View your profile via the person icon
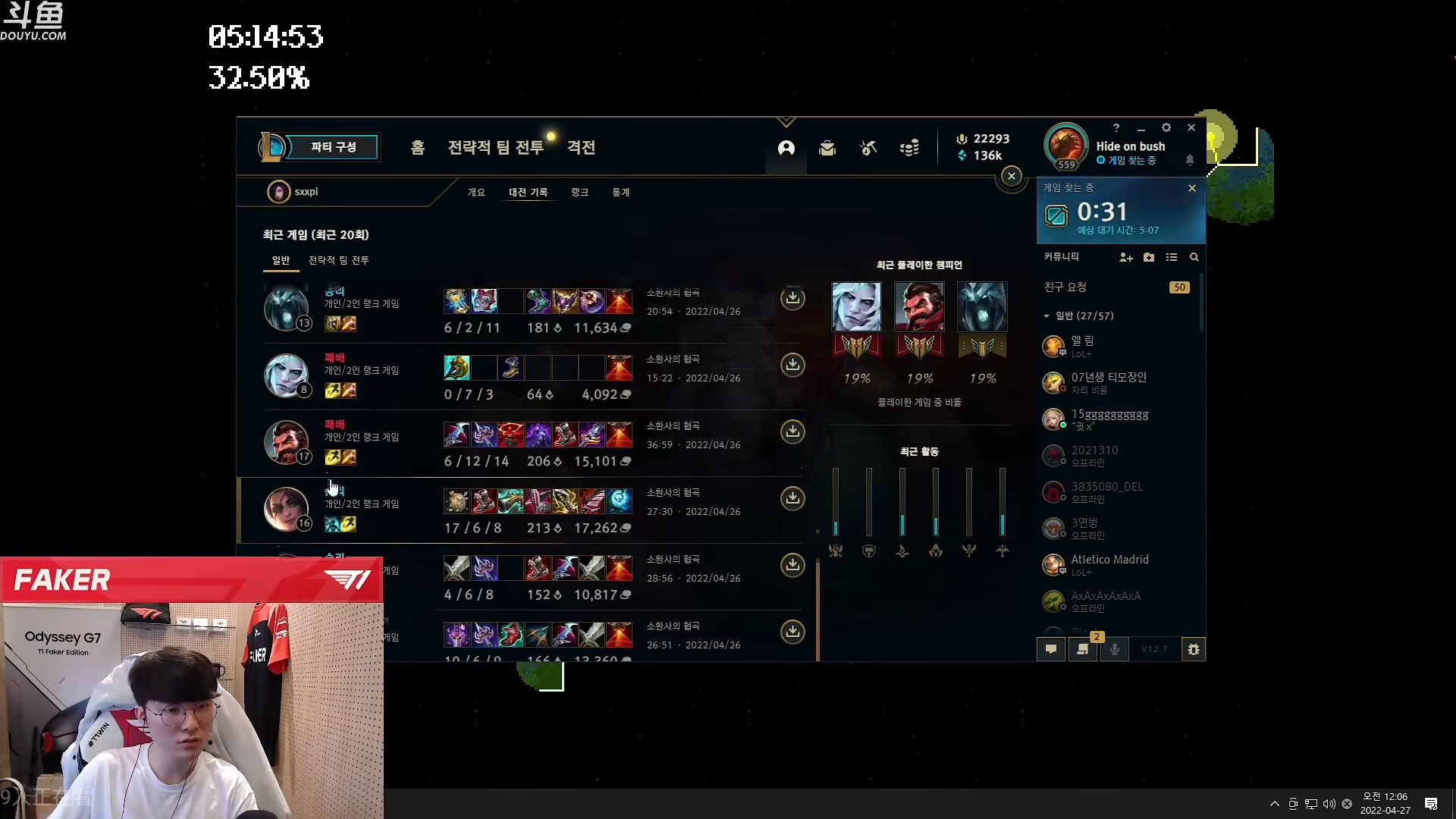Screen dimensions: 1456x819 [786, 148]
